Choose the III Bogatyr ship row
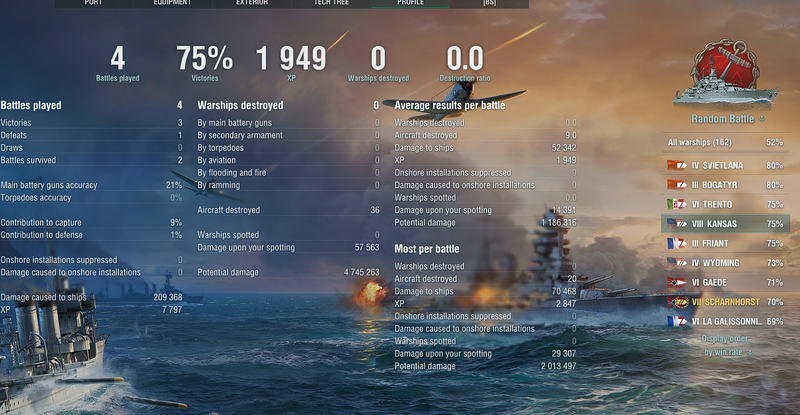Image resolution: width=800 pixels, height=415 pixels. [725, 184]
